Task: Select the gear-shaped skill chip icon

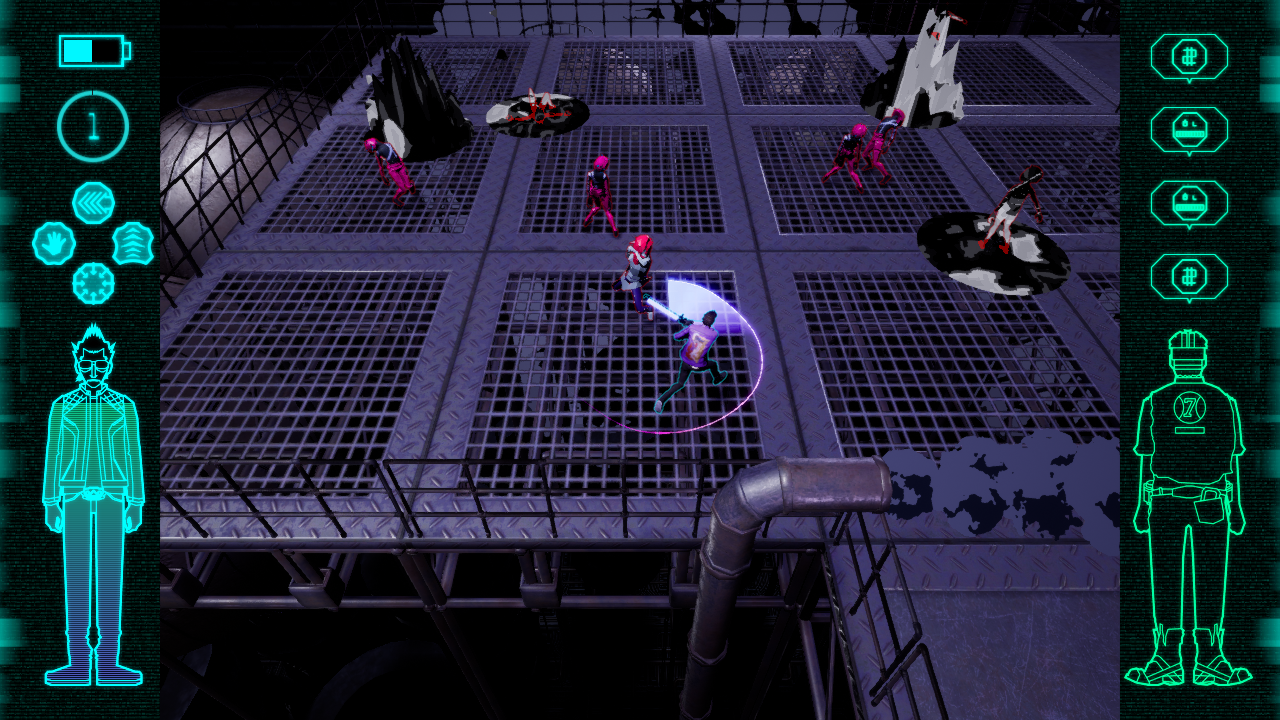Action: click(92, 283)
